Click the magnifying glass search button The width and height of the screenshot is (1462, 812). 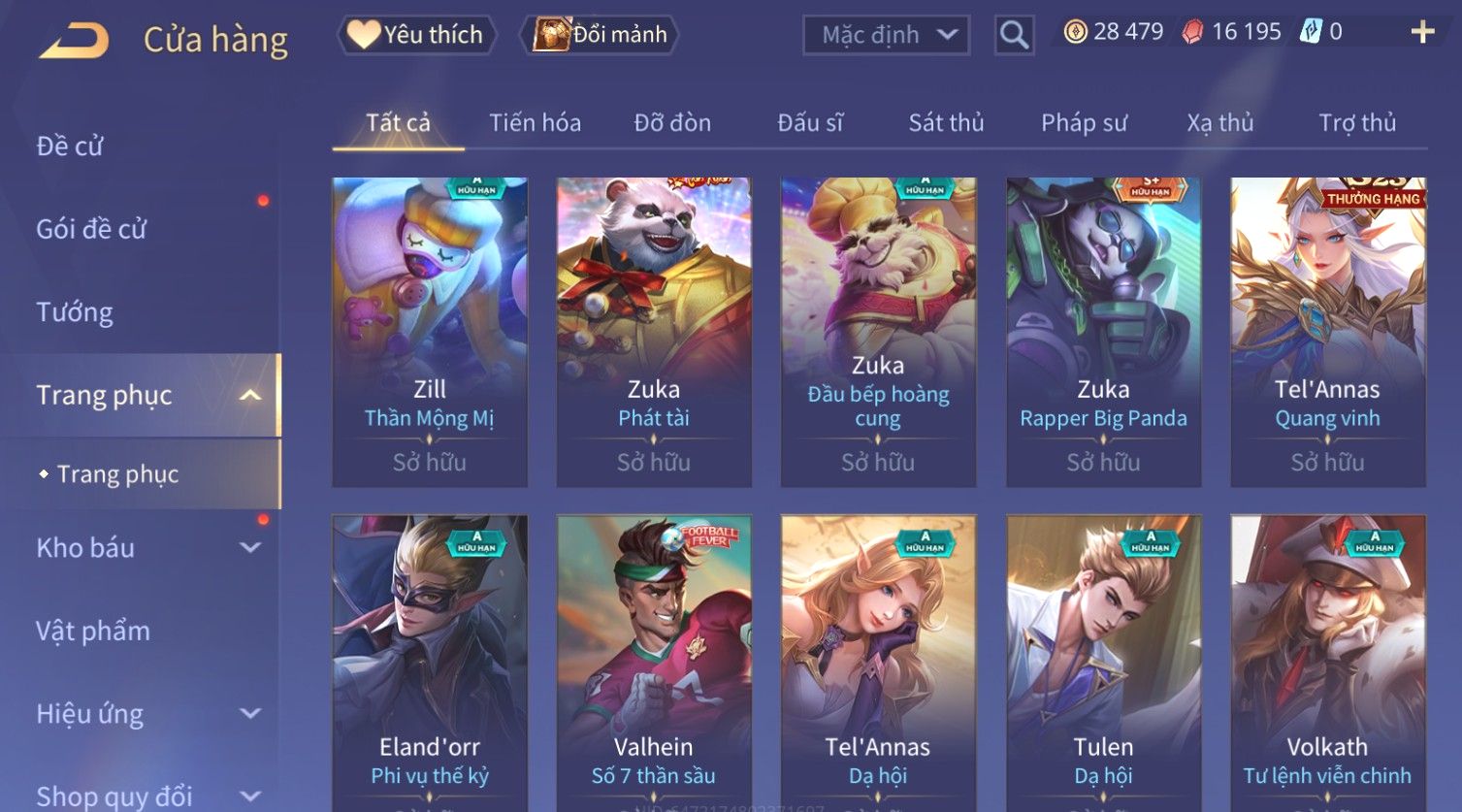(x=1014, y=35)
